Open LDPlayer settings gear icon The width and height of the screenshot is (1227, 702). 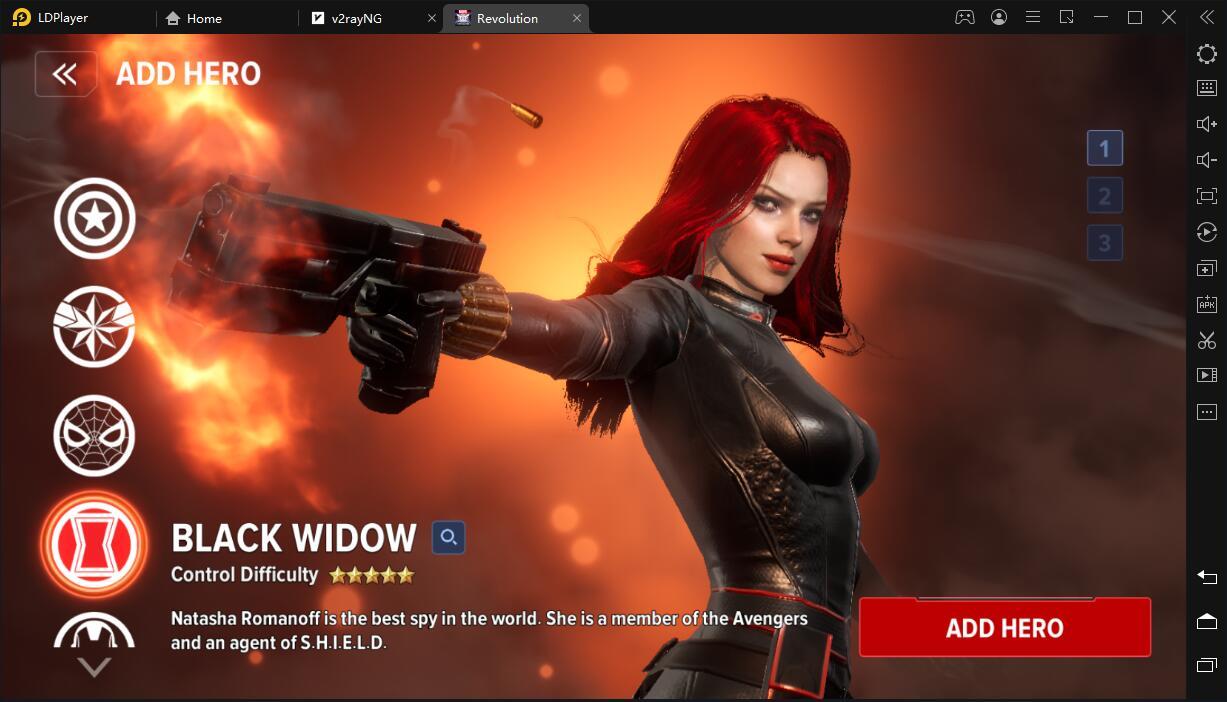pyautogui.click(x=1207, y=53)
